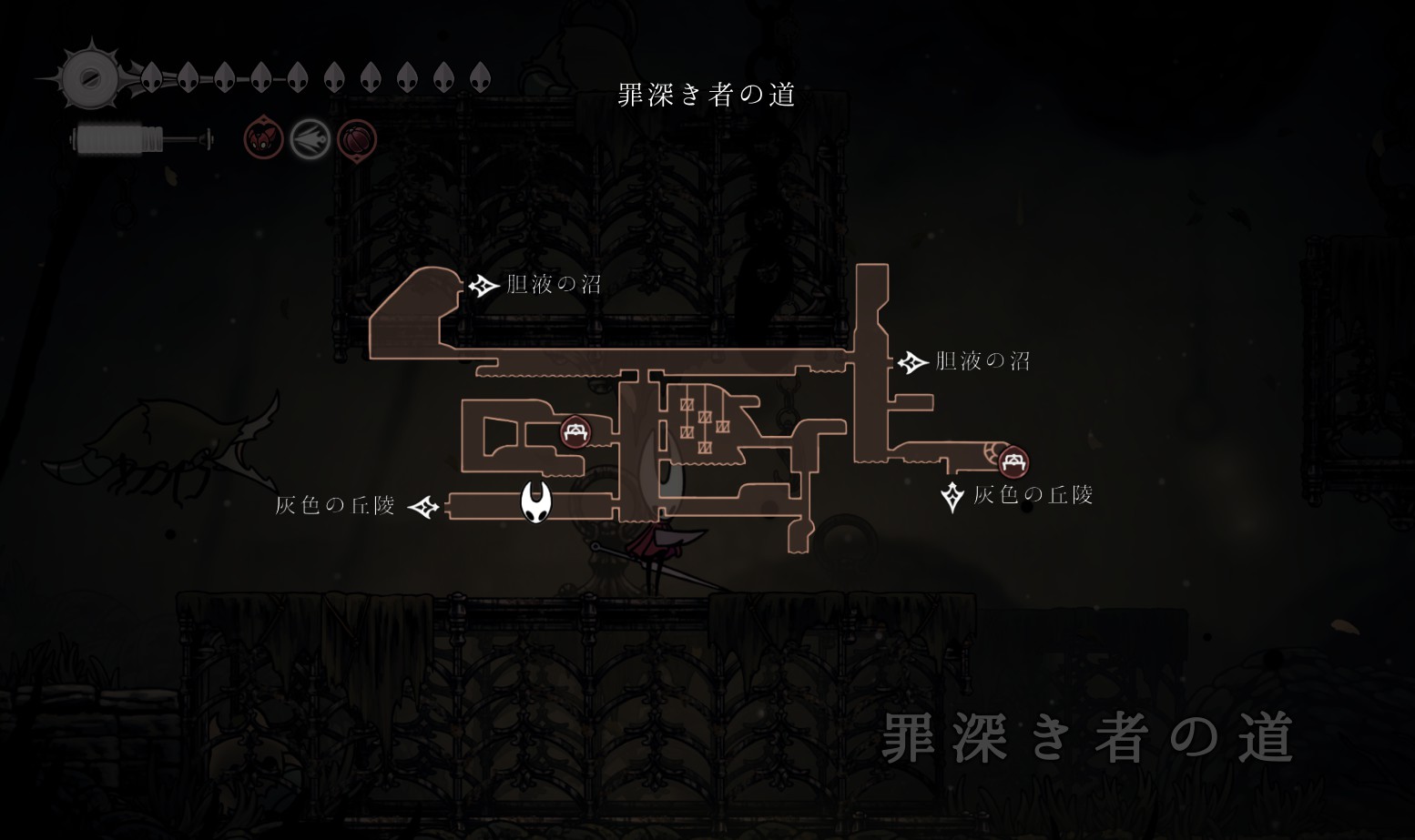Select the 胆液の沼 exit by the angled chamber
Viewport: 1415px width, 840px height.
483,286
